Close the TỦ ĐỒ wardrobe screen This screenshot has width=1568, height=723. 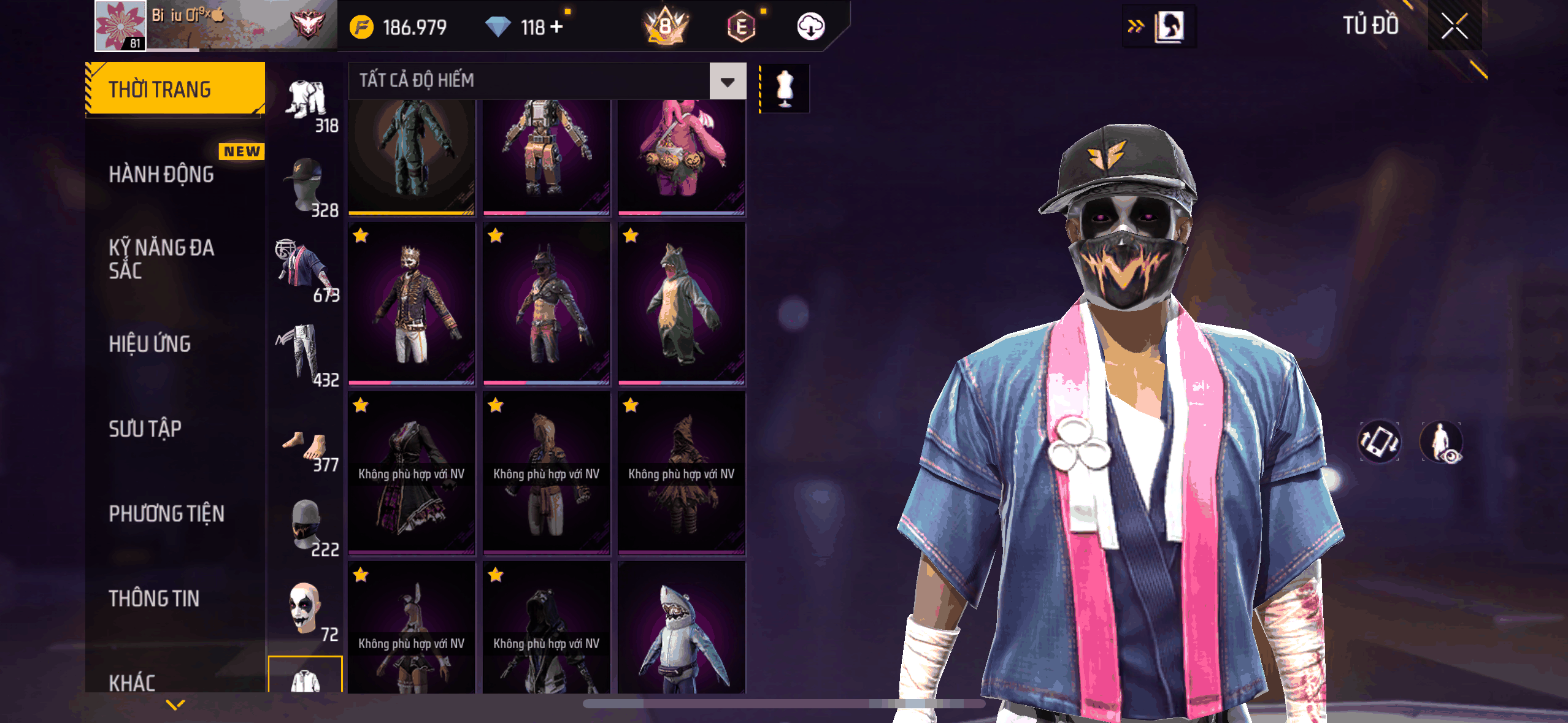click(1454, 26)
